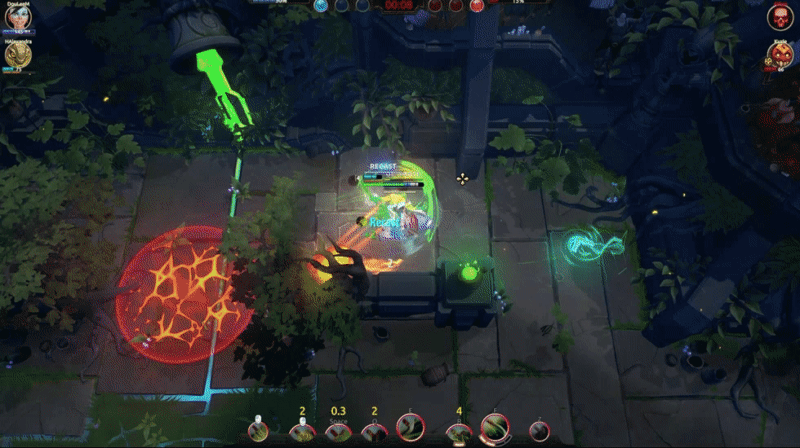Image resolution: width=800 pixels, height=448 pixels.
Task: Click the orange pumpkin-faced enemy portrait
Action: pyautogui.click(x=780, y=55)
